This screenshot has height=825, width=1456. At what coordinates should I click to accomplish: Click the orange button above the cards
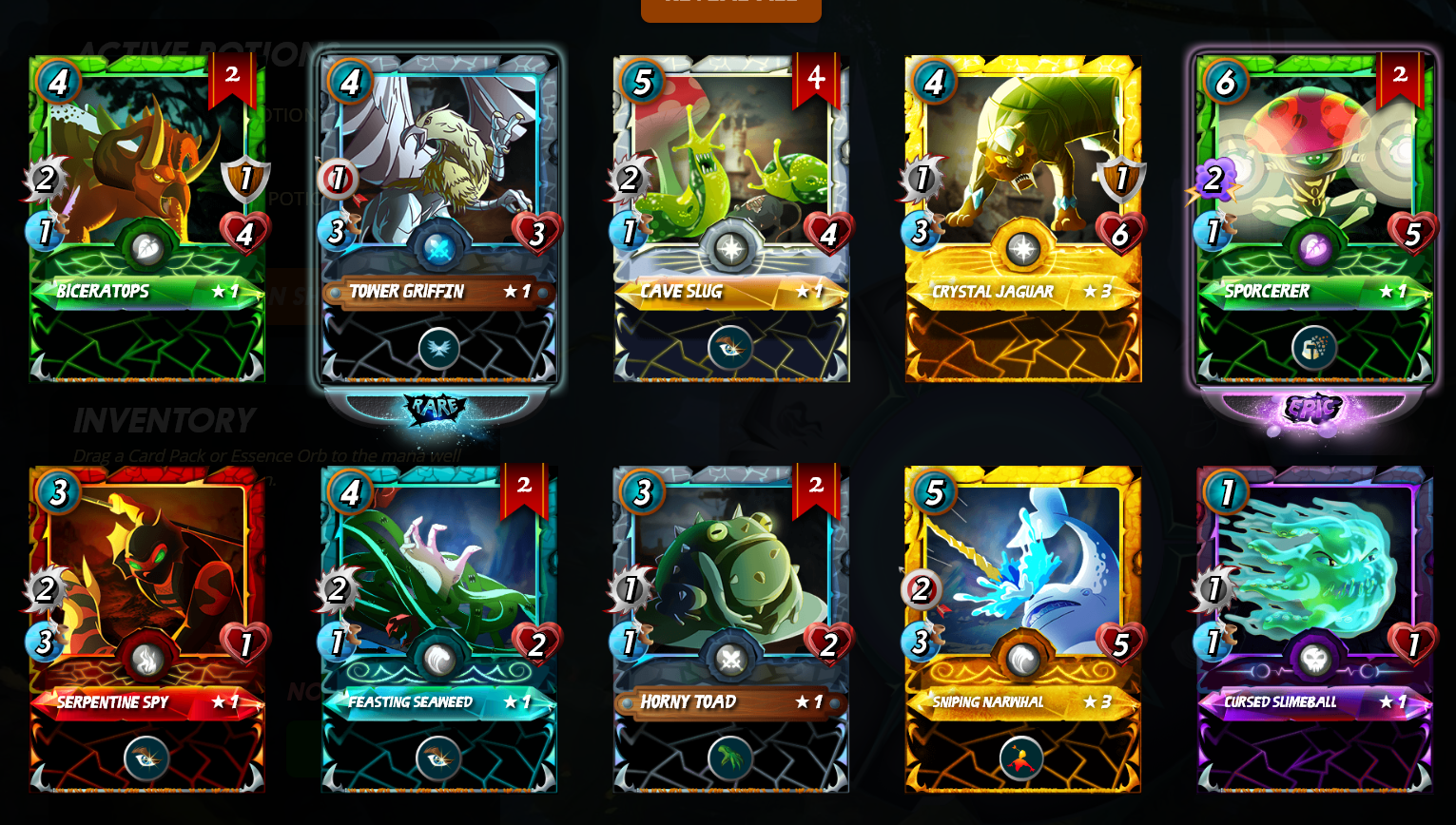[x=730, y=8]
